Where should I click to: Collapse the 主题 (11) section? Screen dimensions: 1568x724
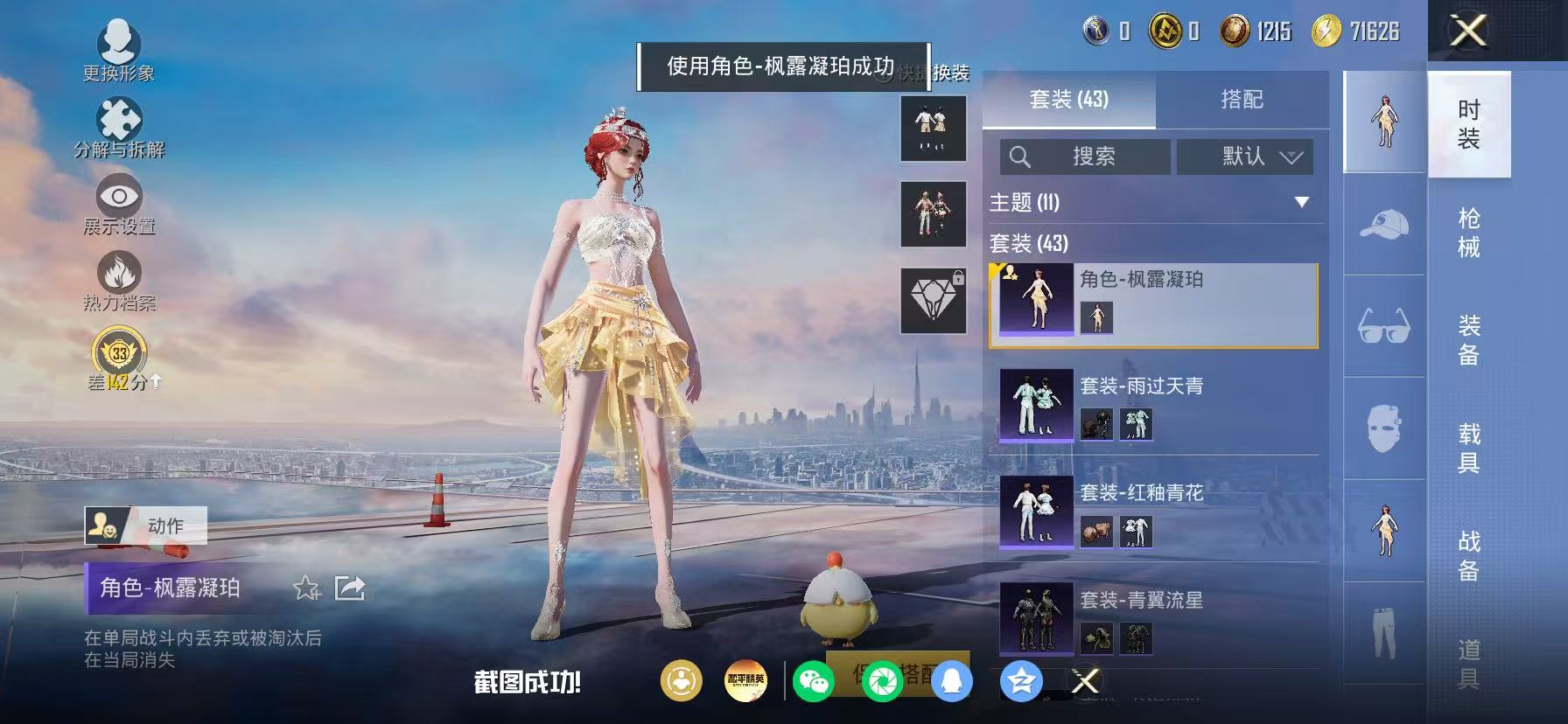[1301, 202]
